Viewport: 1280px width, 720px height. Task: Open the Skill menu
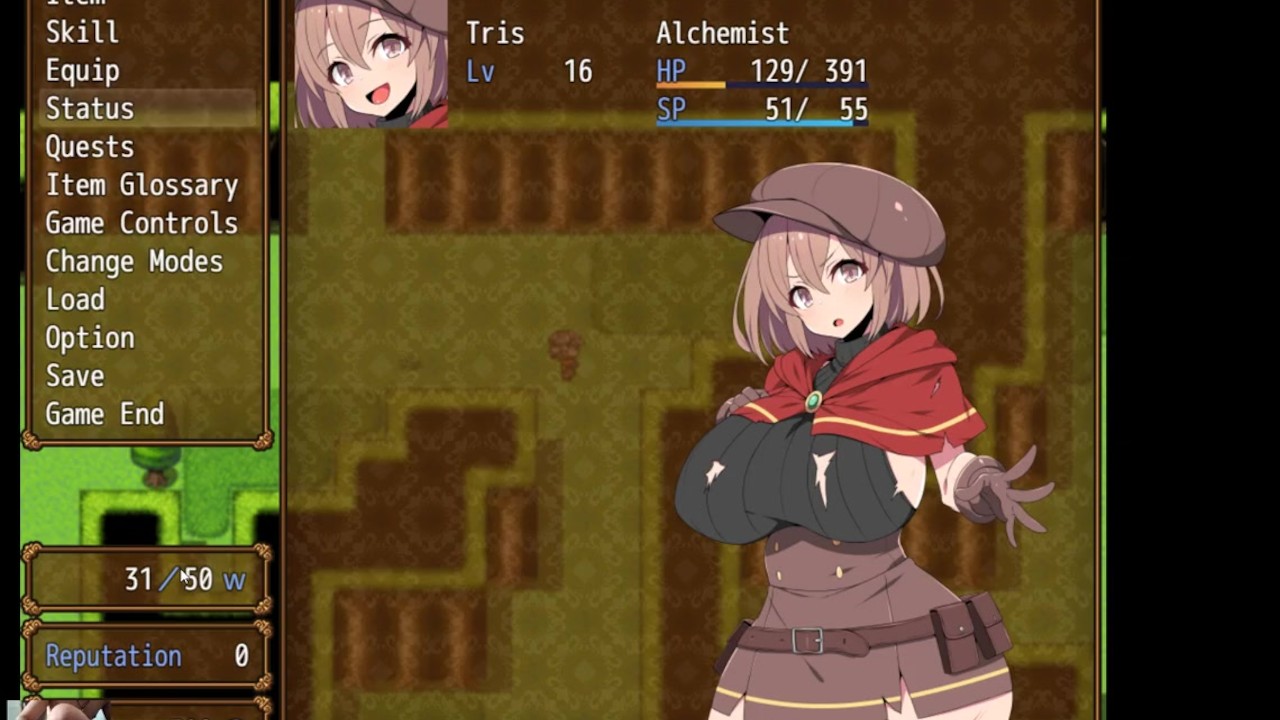click(82, 32)
